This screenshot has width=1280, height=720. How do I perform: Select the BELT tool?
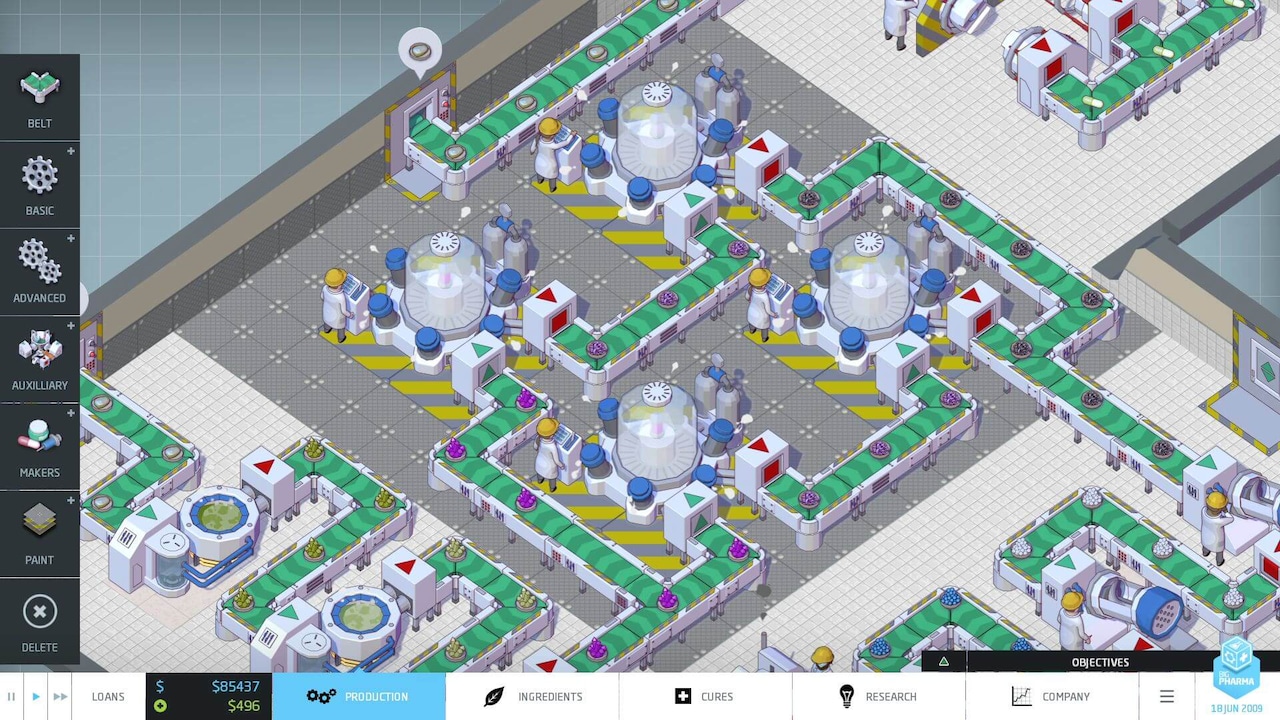point(39,97)
